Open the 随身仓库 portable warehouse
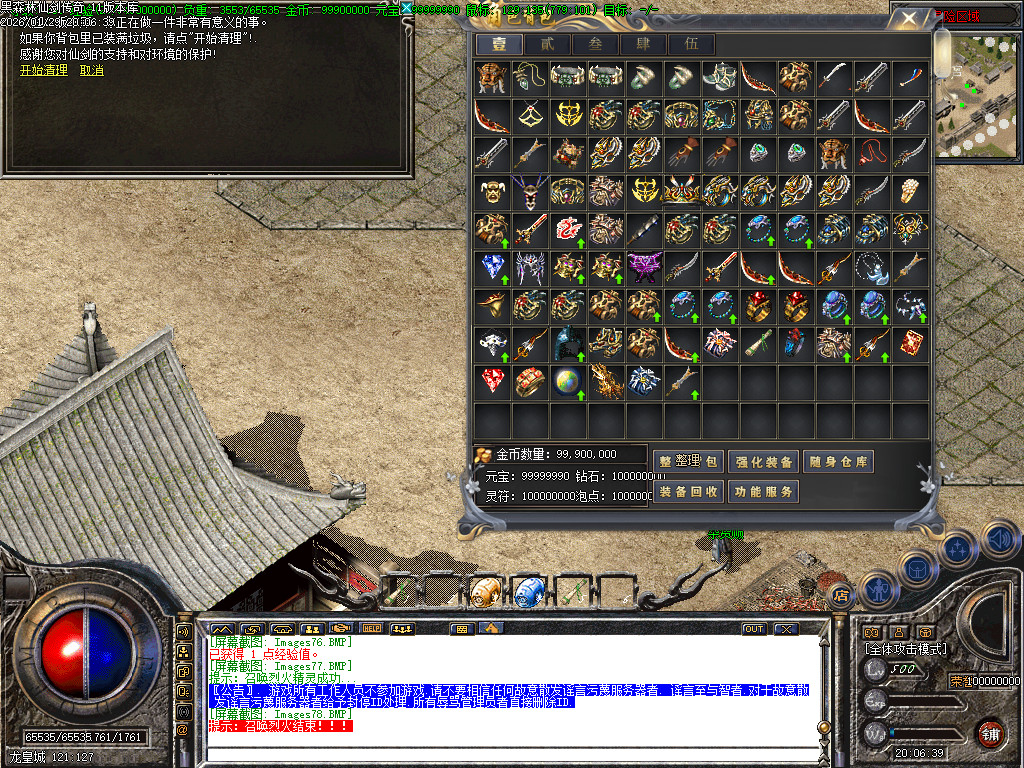The width and height of the screenshot is (1024, 768). (839, 462)
